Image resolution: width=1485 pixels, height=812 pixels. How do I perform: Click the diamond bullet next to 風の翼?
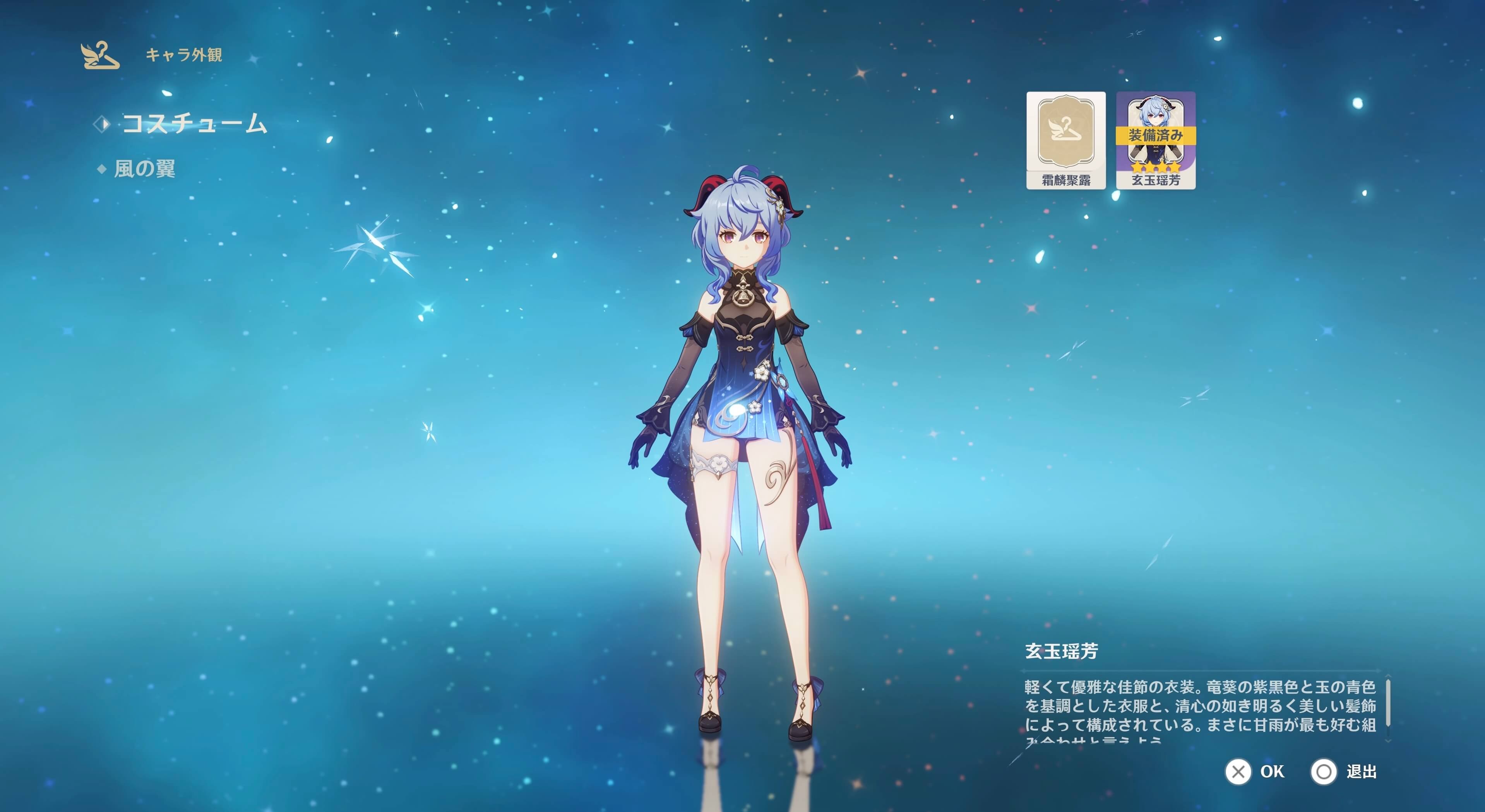click(101, 169)
